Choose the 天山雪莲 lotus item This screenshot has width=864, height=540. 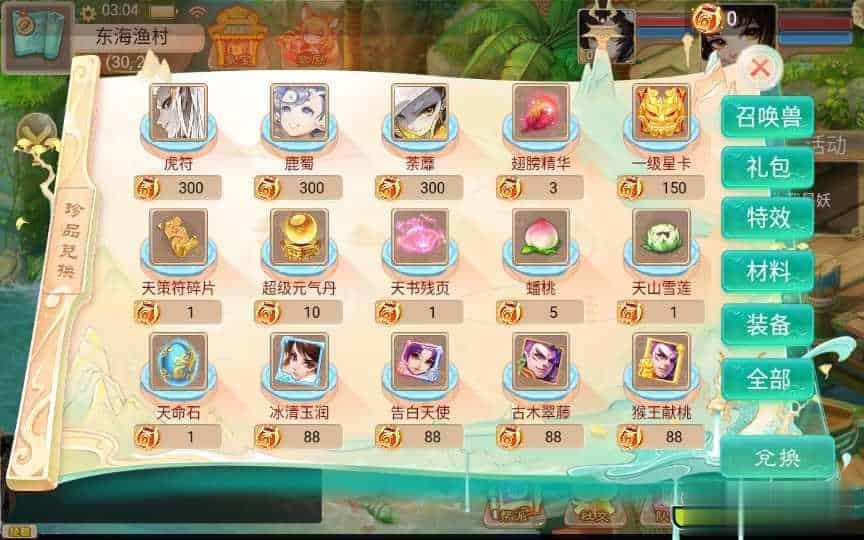coord(662,236)
